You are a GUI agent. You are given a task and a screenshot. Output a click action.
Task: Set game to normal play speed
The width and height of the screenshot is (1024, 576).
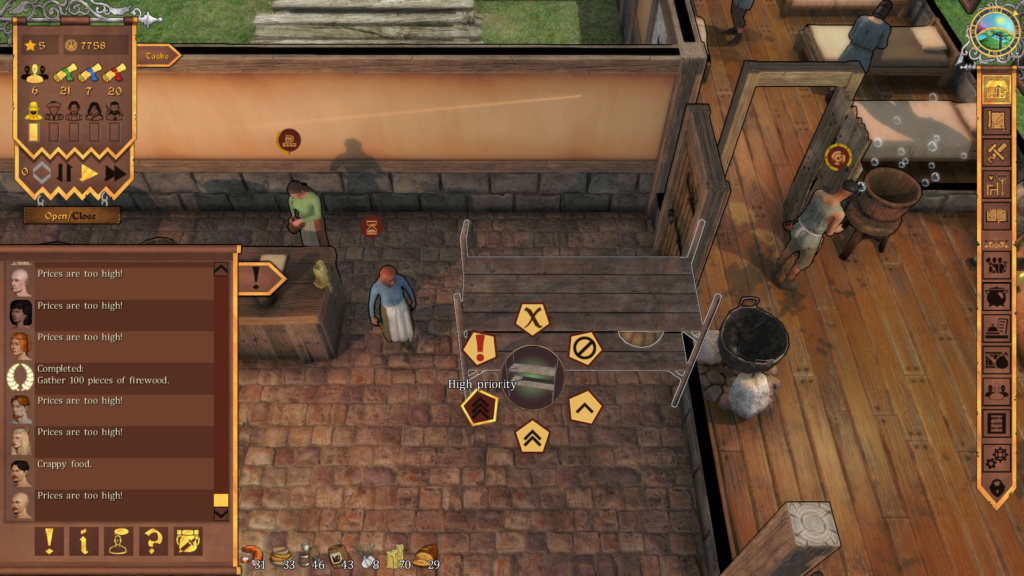coord(89,172)
